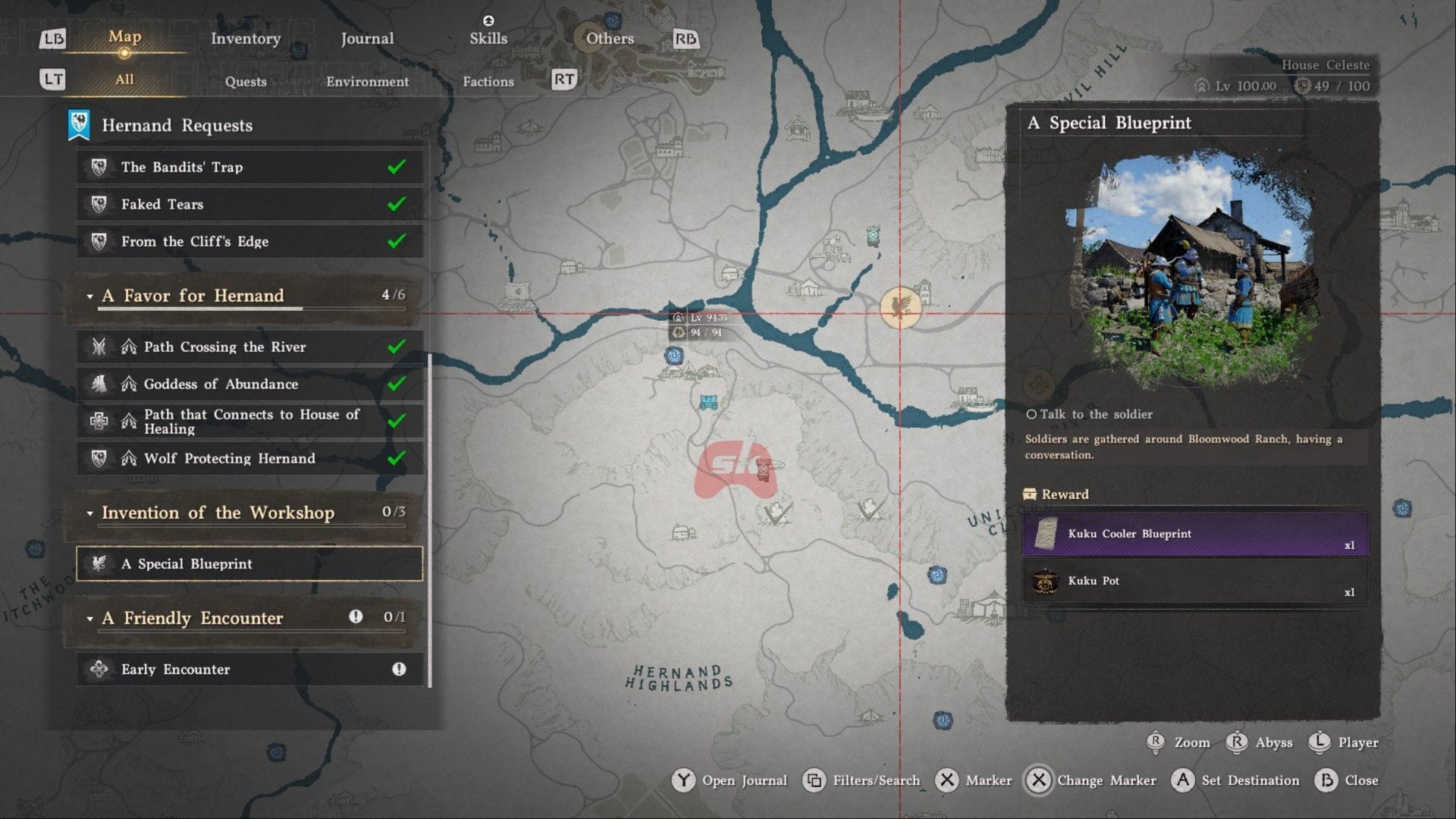
Task: Switch to the Inventory tab
Action: point(245,38)
